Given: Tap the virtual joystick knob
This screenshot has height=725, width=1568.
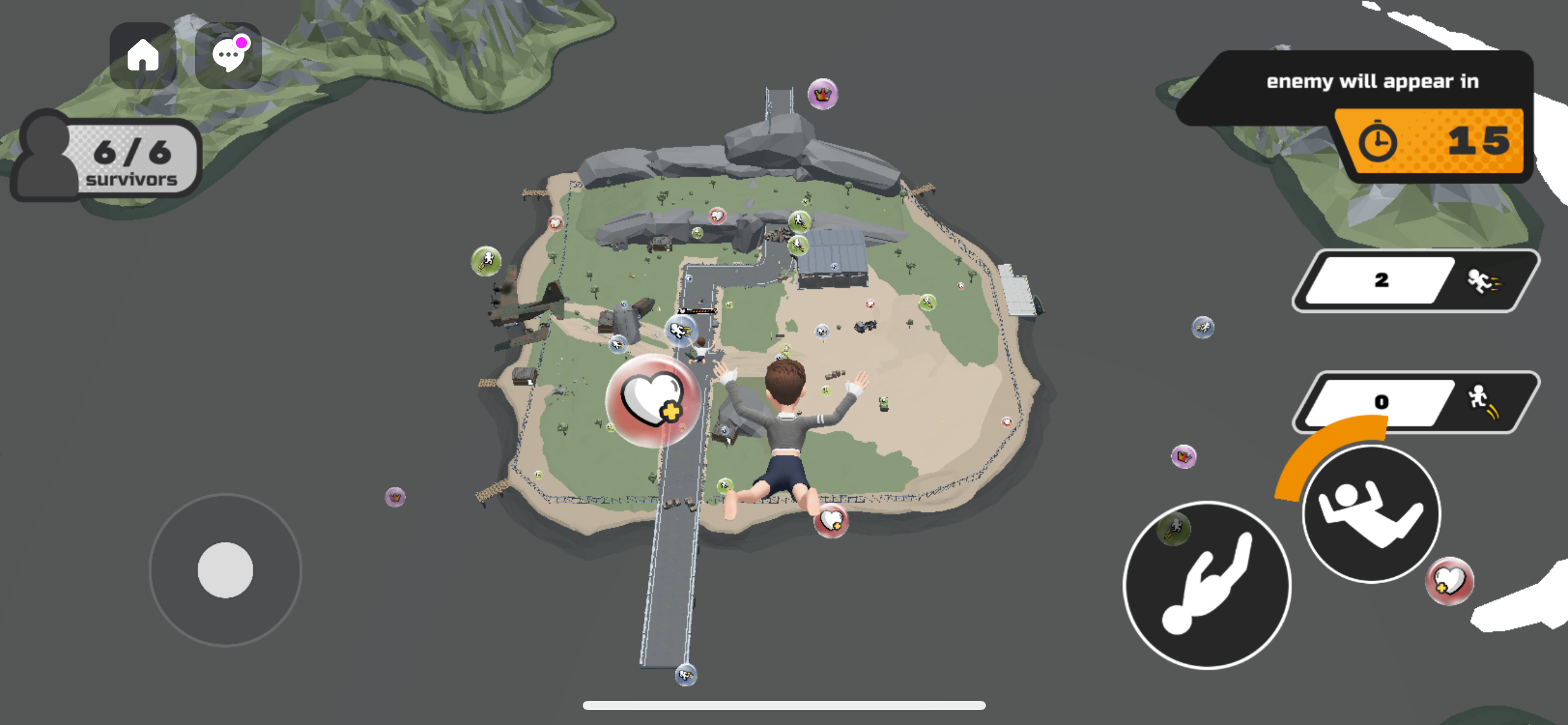Looking at the screenshot, I should tap(225, 570).
